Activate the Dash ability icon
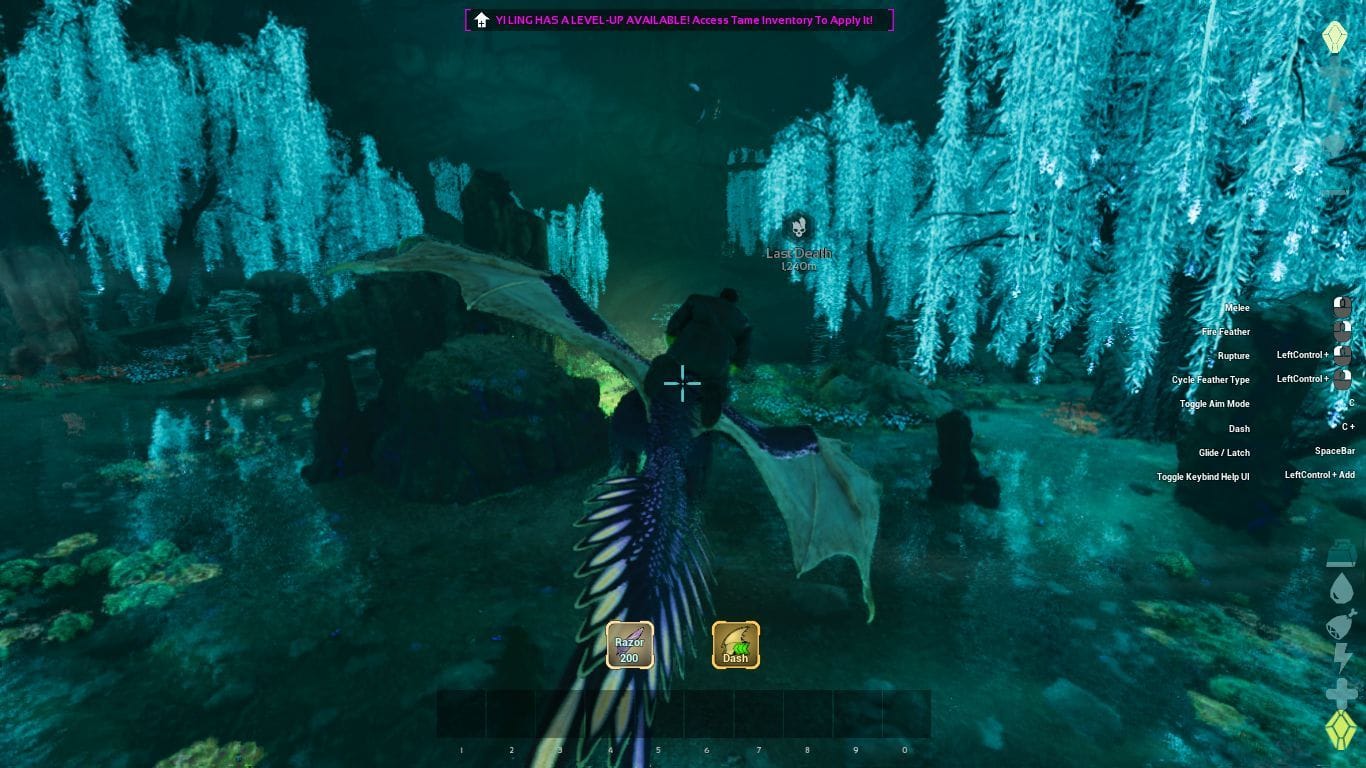Viewport: 1366px width, 768px height. (x=735, y=644)
